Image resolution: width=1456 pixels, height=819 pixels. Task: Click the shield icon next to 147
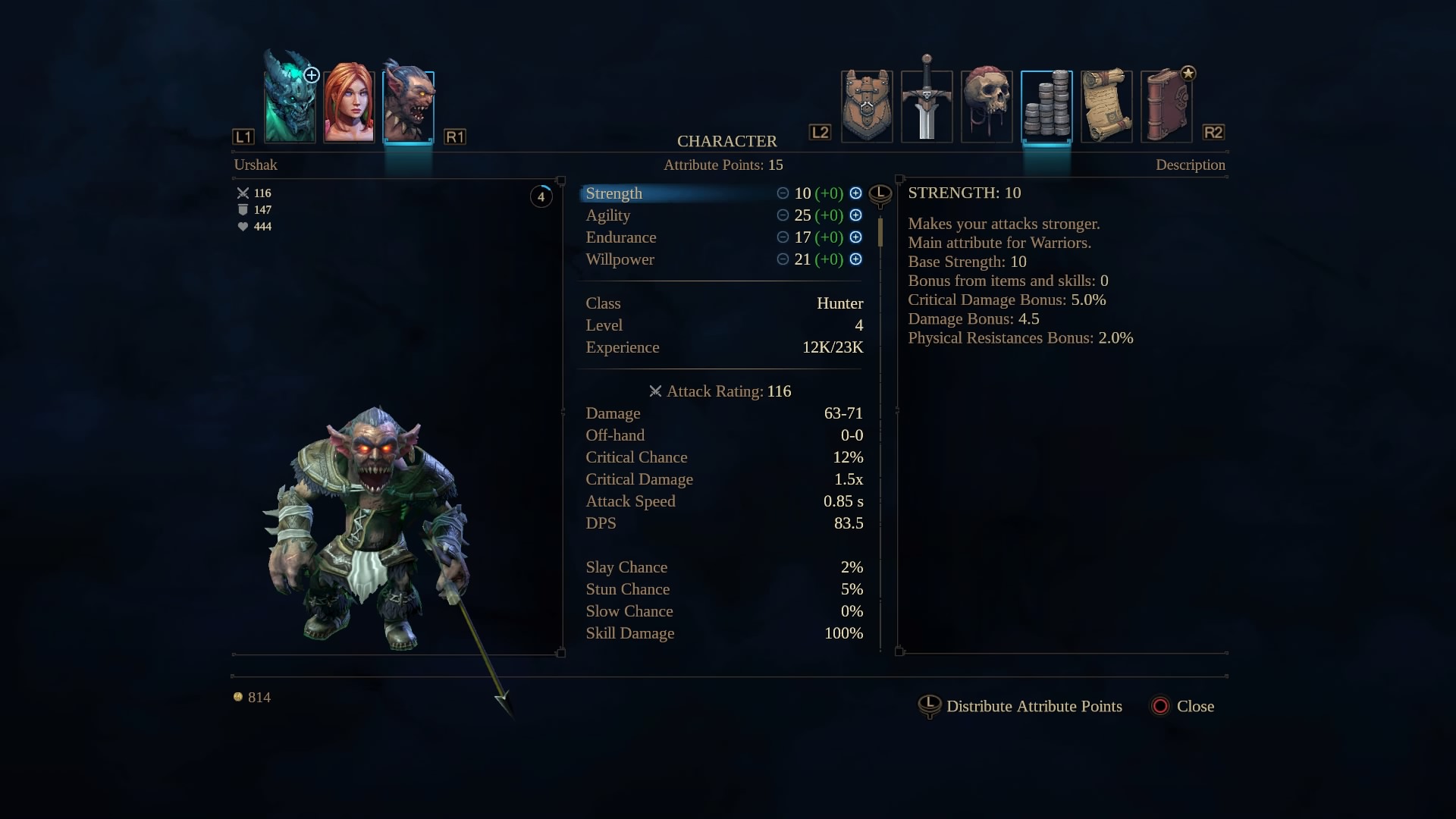[x=242, y=209]
